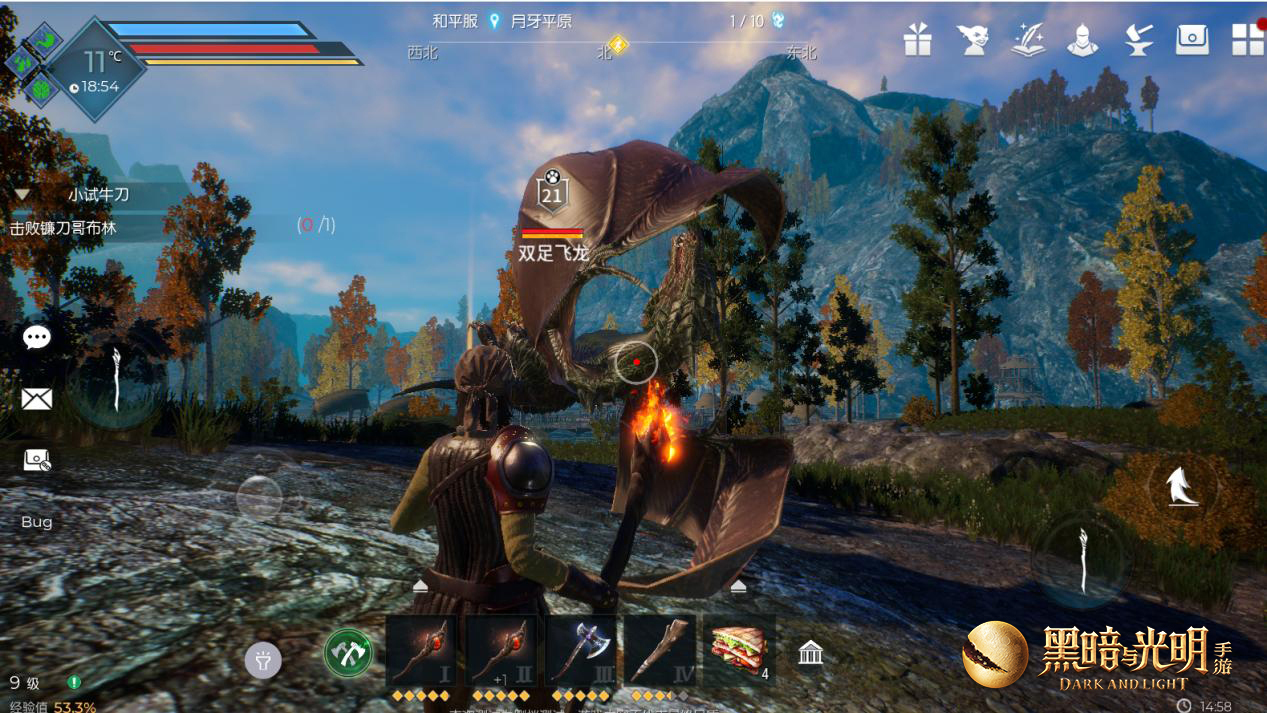
Task: Equip the wooden club in slot IV
Action: click(x=659, y=652)
